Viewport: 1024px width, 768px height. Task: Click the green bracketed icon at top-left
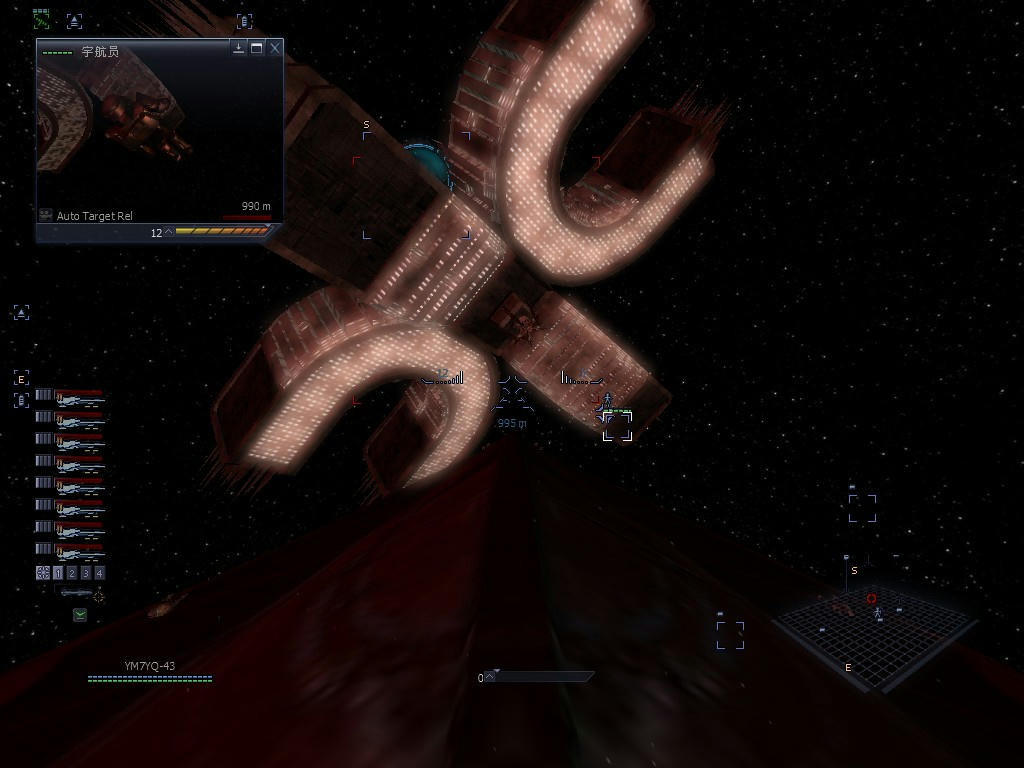(x=41, y=19)
